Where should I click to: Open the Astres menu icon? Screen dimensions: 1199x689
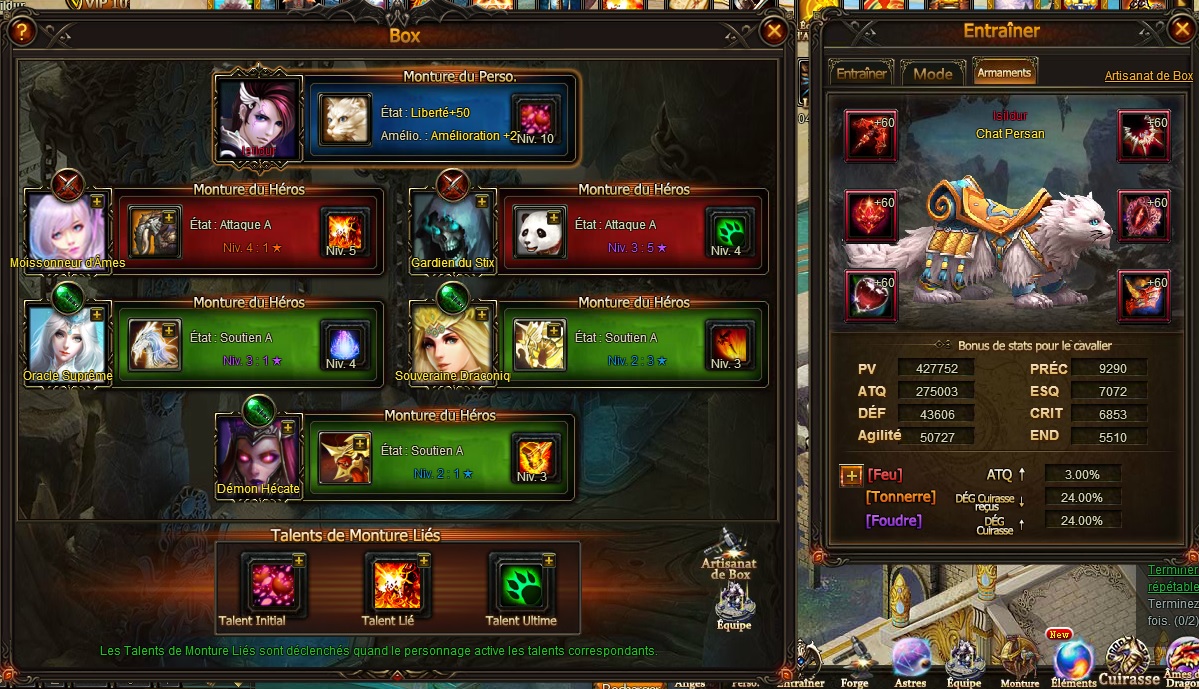[911, 658]
